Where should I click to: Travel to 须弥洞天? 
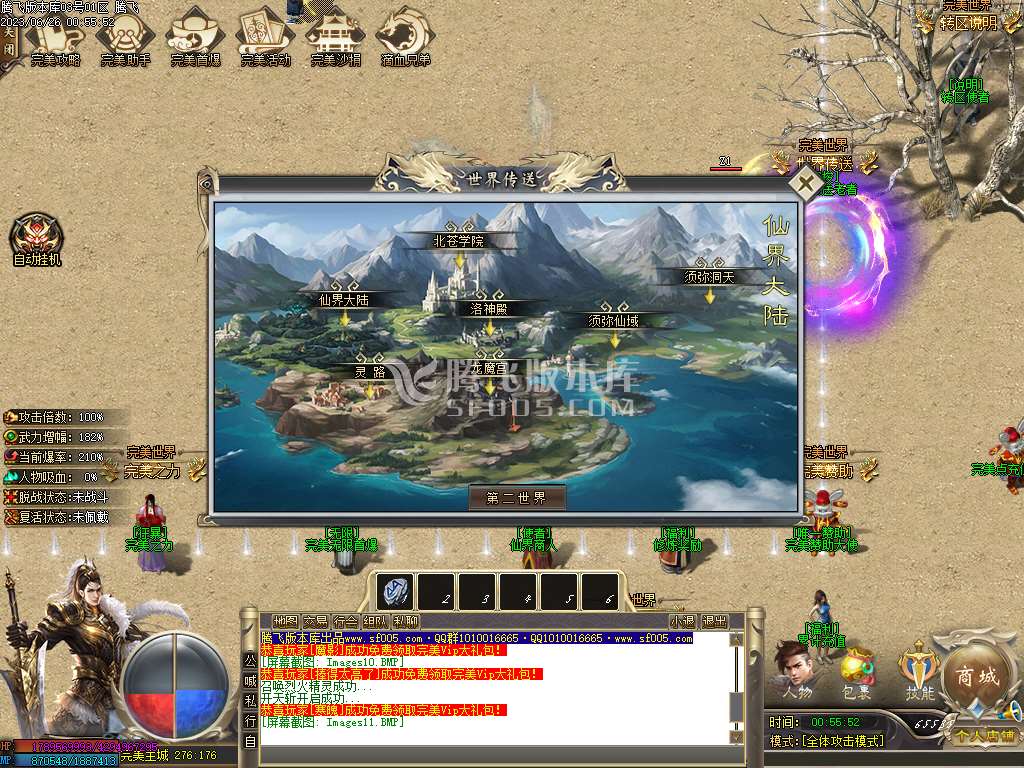709,277
